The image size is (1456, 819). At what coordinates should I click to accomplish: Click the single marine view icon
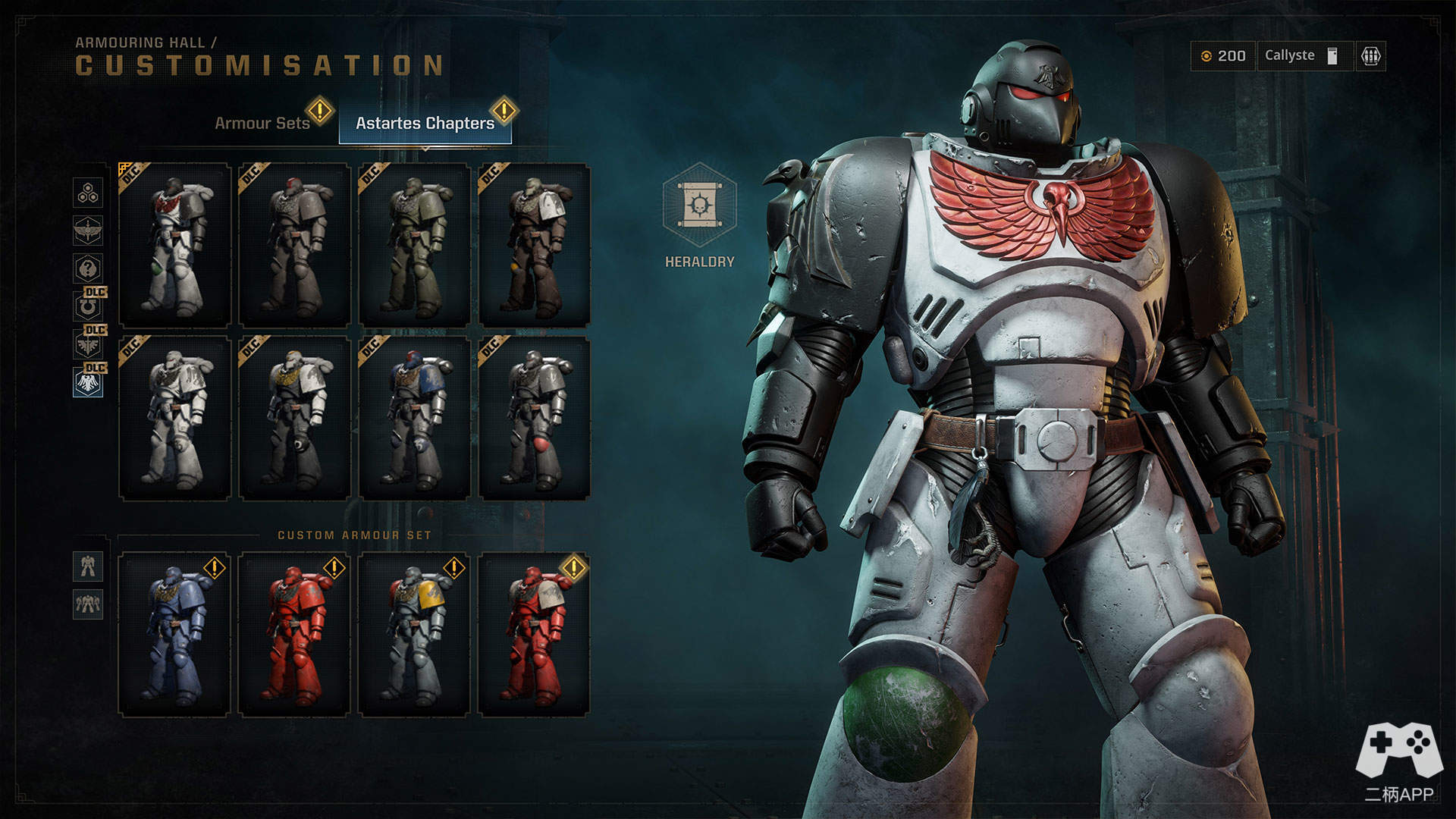pyautogui.click(x=88, y=566)
